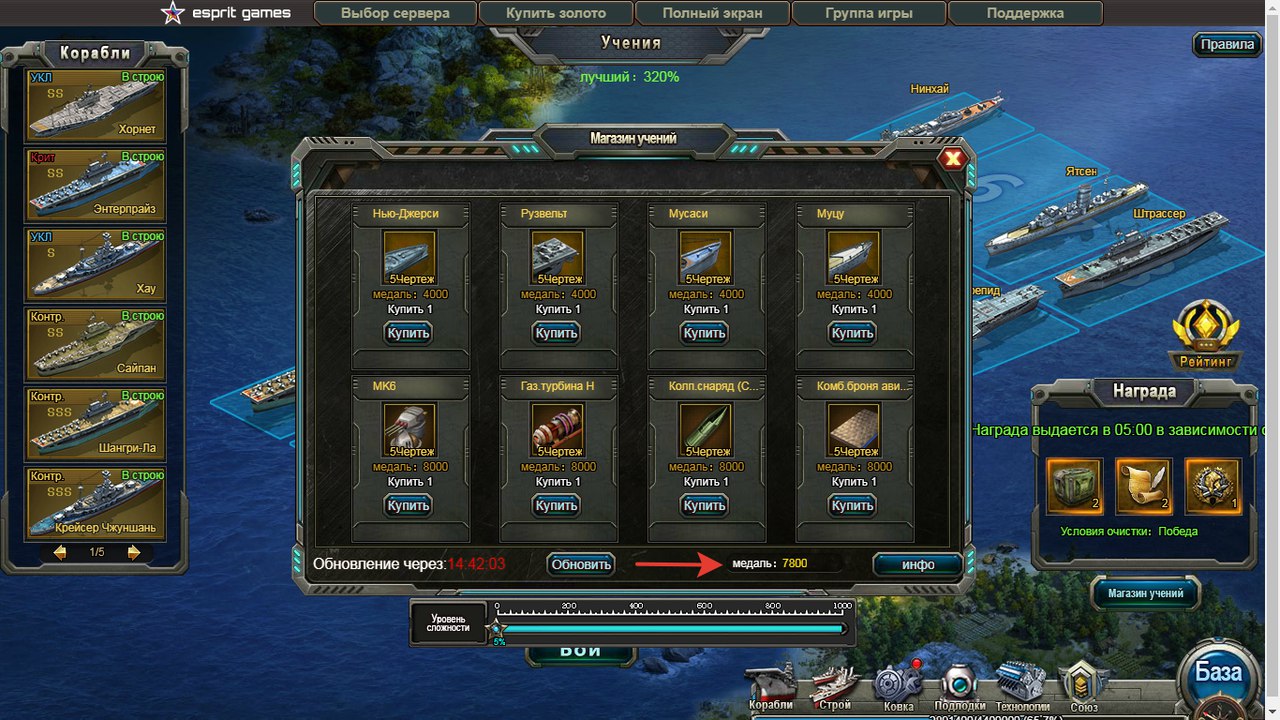Close the Магазин учений shop window
Viewport: 1280px width, 720px height.
[953, 158]
